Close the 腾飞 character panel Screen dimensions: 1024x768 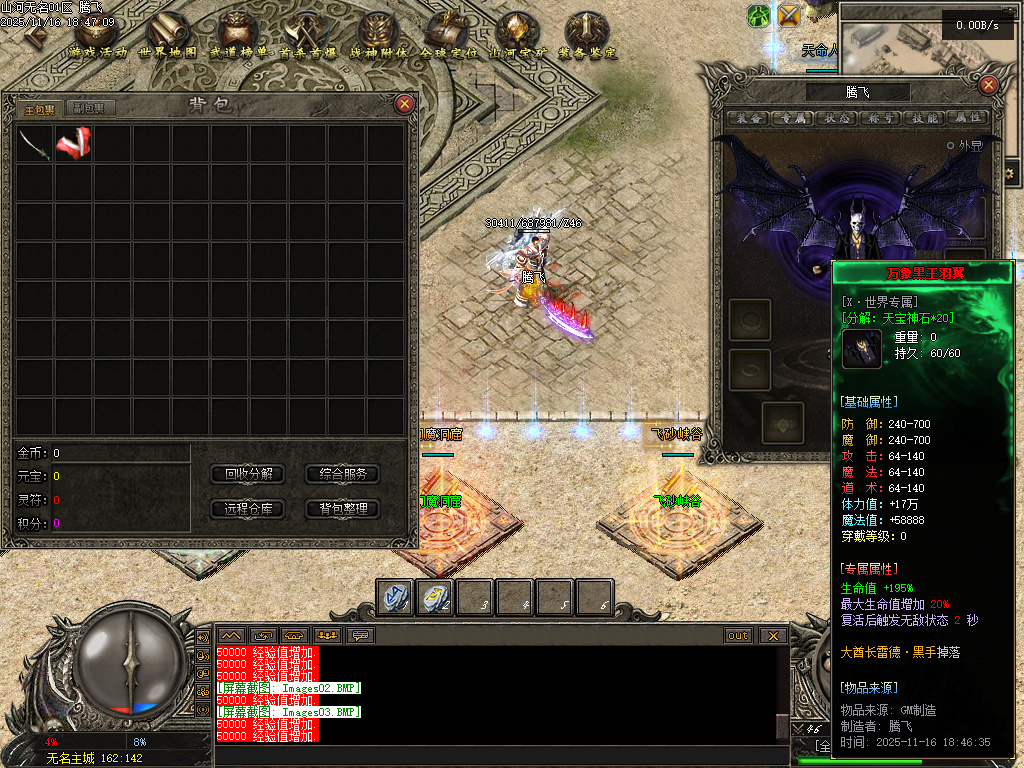989,86
